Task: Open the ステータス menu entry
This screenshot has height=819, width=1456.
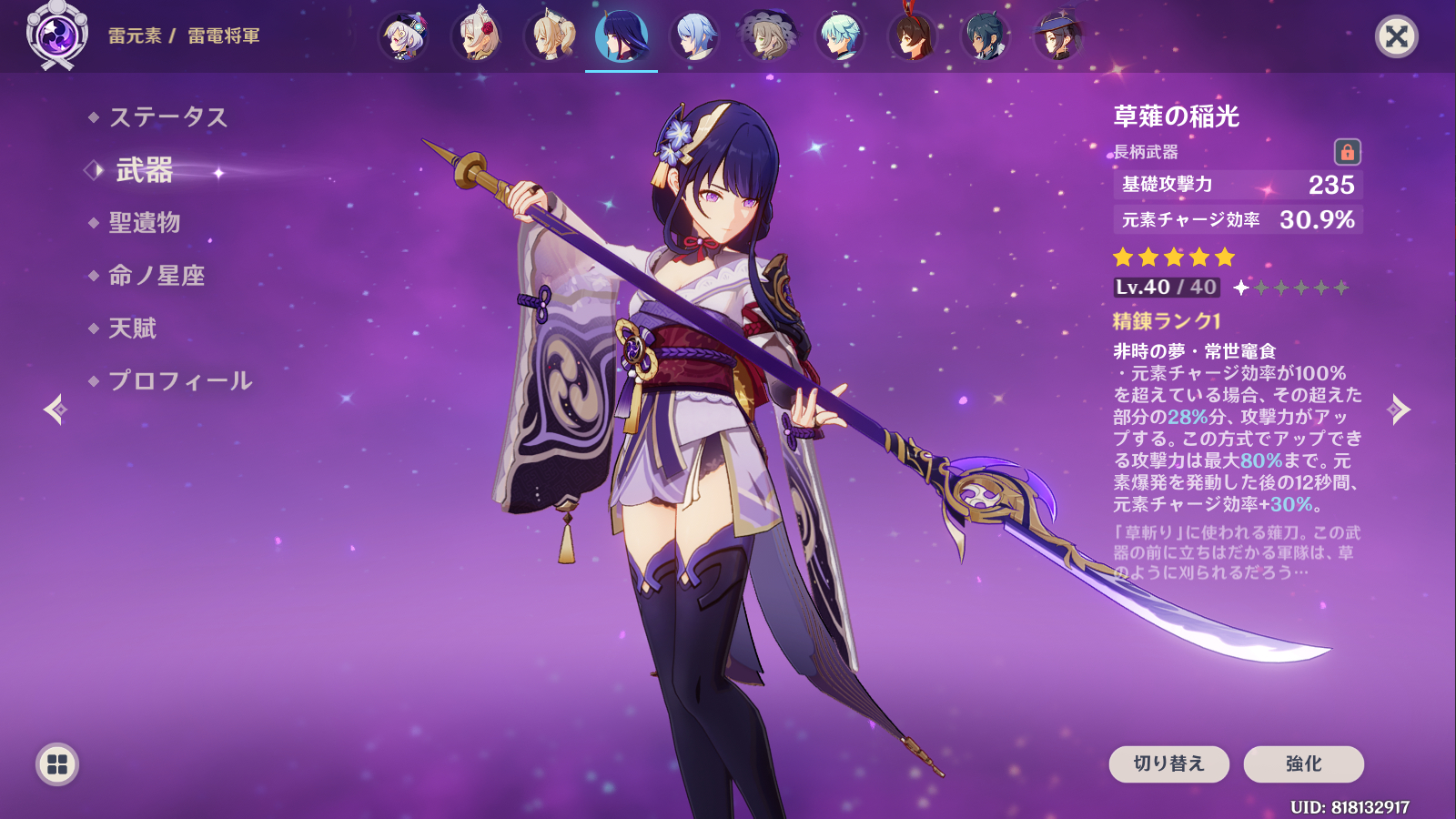Action: point(168,117)
